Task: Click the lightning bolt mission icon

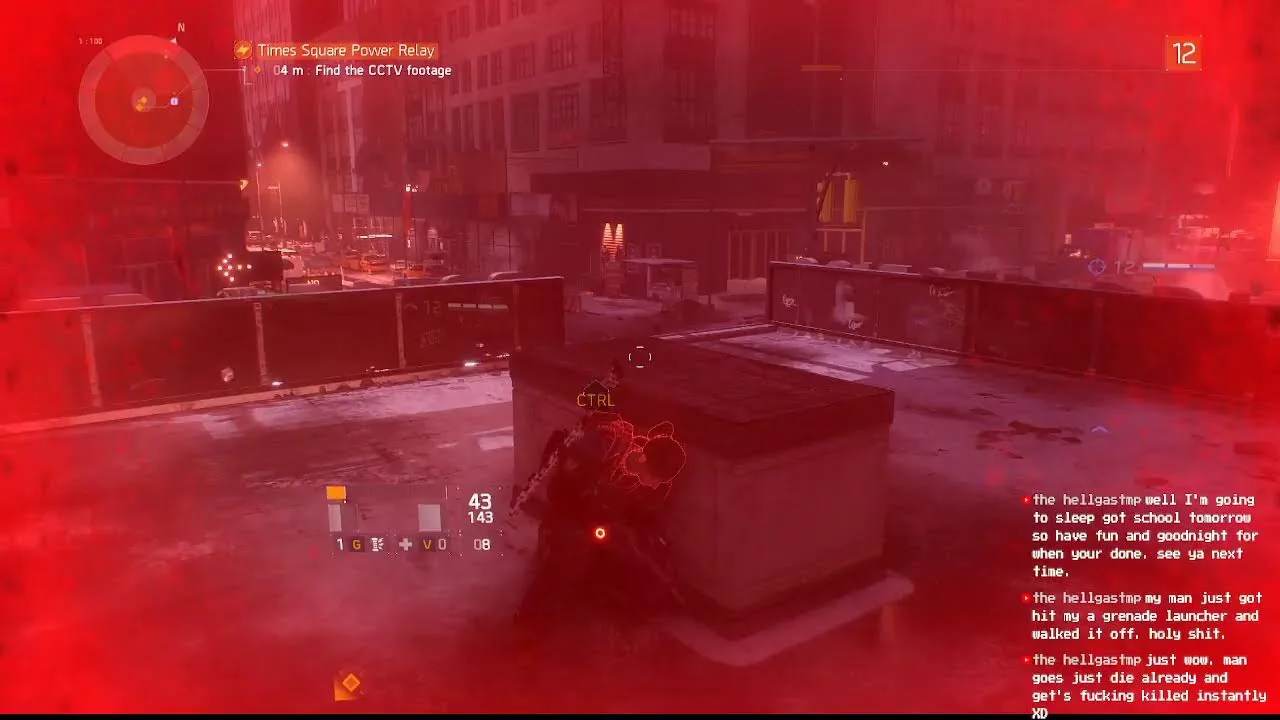Action: (x=243, y=50)
